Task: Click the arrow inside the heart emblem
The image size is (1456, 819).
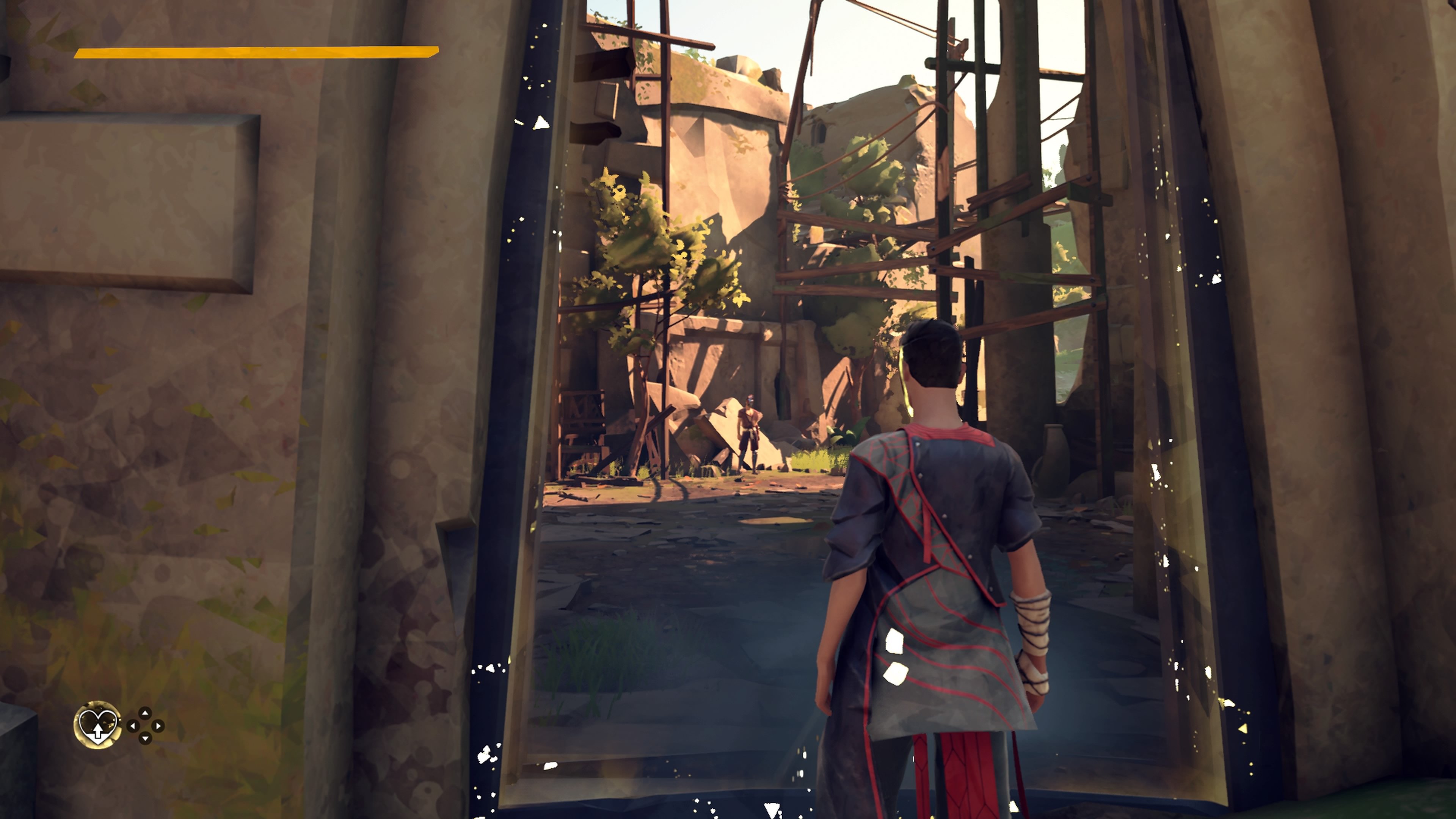Action: click(x=98, y=732)
